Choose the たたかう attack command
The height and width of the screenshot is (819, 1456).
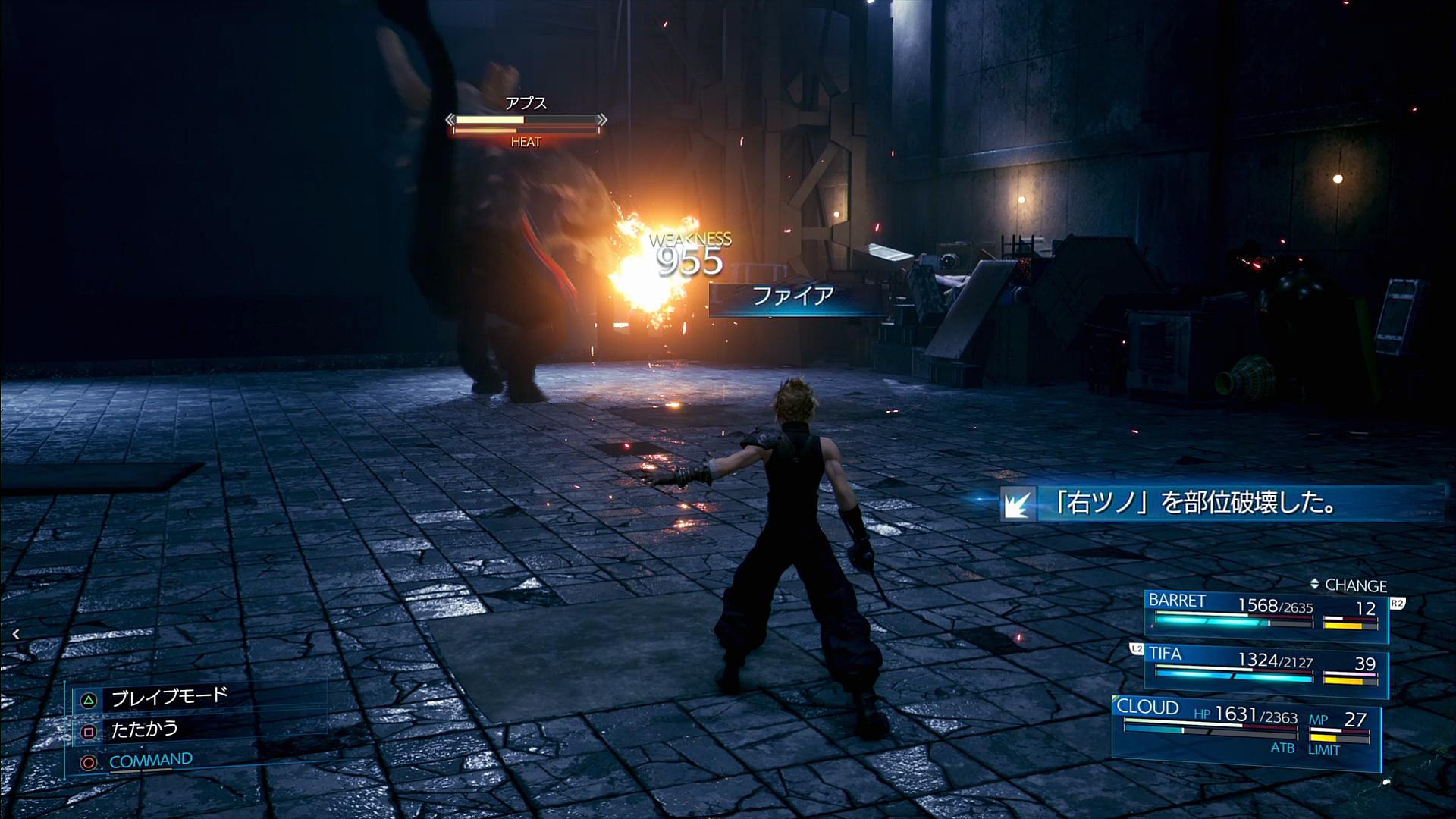pyautogui.click(x=144, y=730)
